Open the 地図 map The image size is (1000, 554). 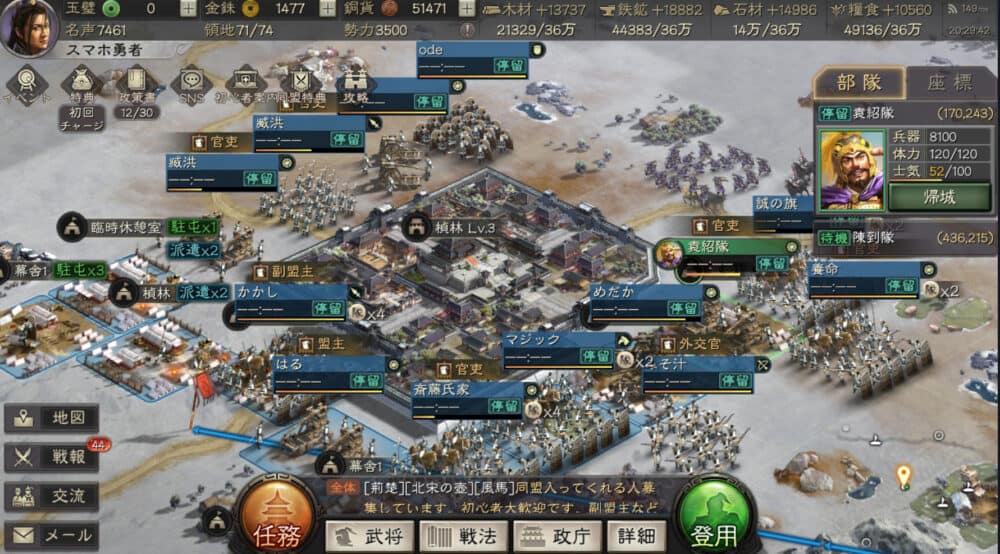(51, 418)
